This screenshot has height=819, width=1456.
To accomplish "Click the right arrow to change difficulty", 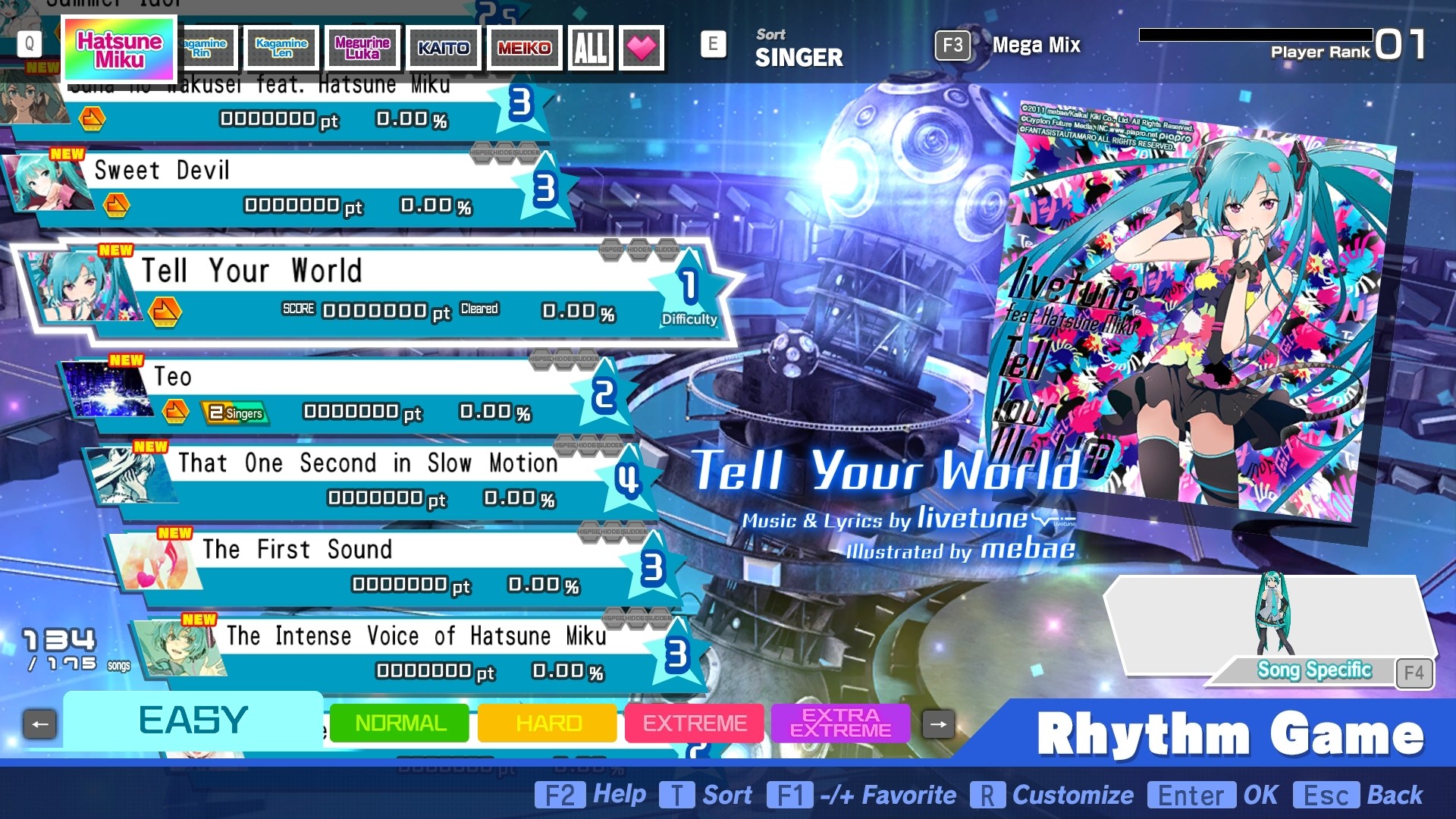I will 938,723.
